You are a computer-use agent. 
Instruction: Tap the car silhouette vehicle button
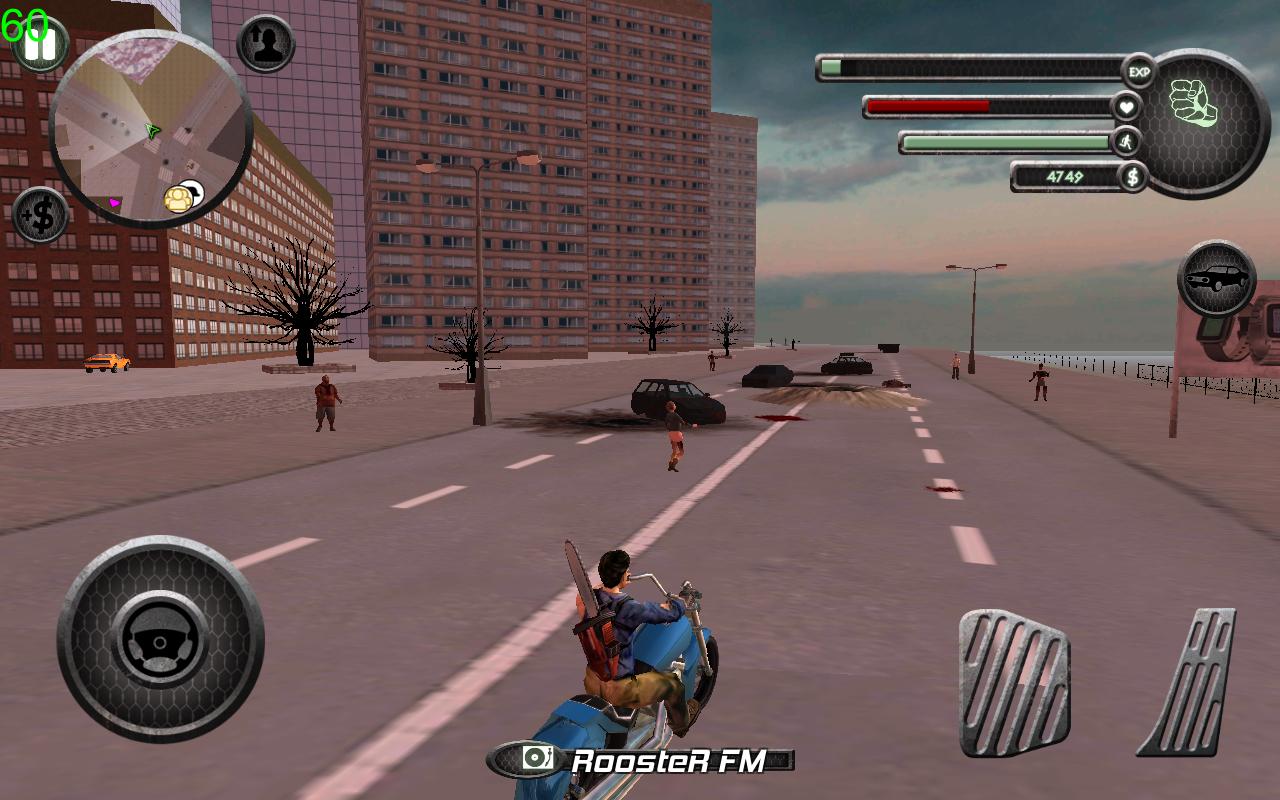1216,278
